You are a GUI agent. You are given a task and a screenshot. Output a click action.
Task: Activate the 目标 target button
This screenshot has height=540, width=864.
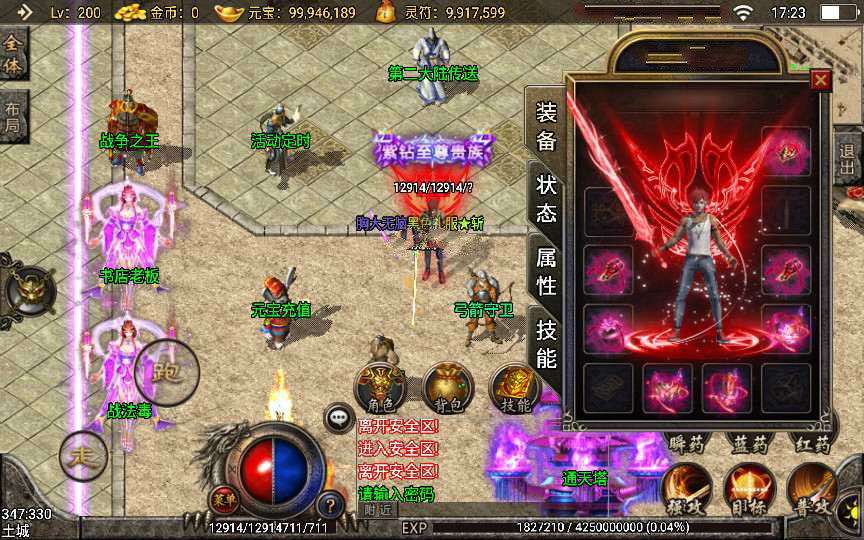[x=748, y=487]
